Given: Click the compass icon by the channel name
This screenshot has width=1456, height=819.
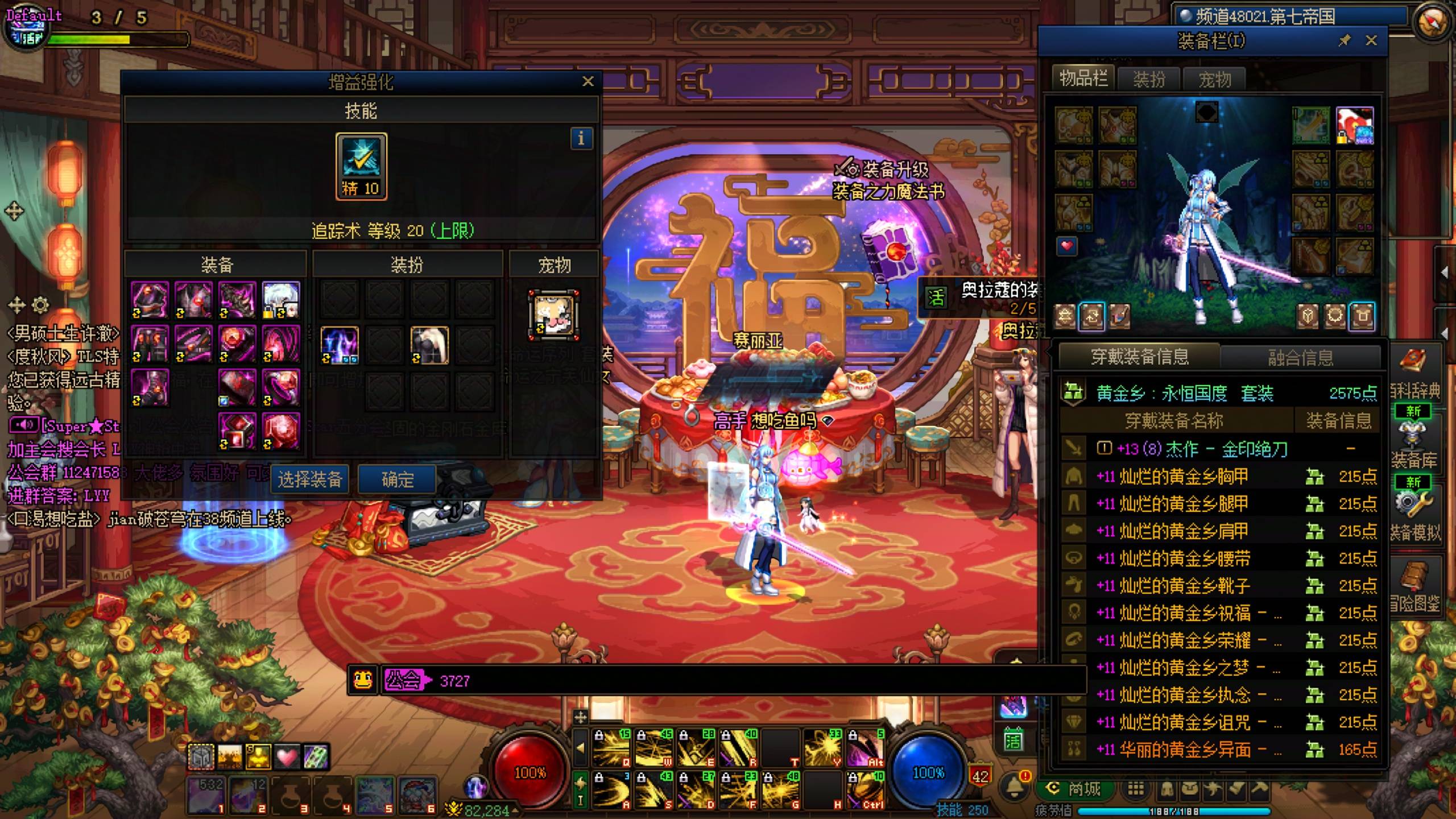Looking at the screenshot, I should coord(1431,23).
